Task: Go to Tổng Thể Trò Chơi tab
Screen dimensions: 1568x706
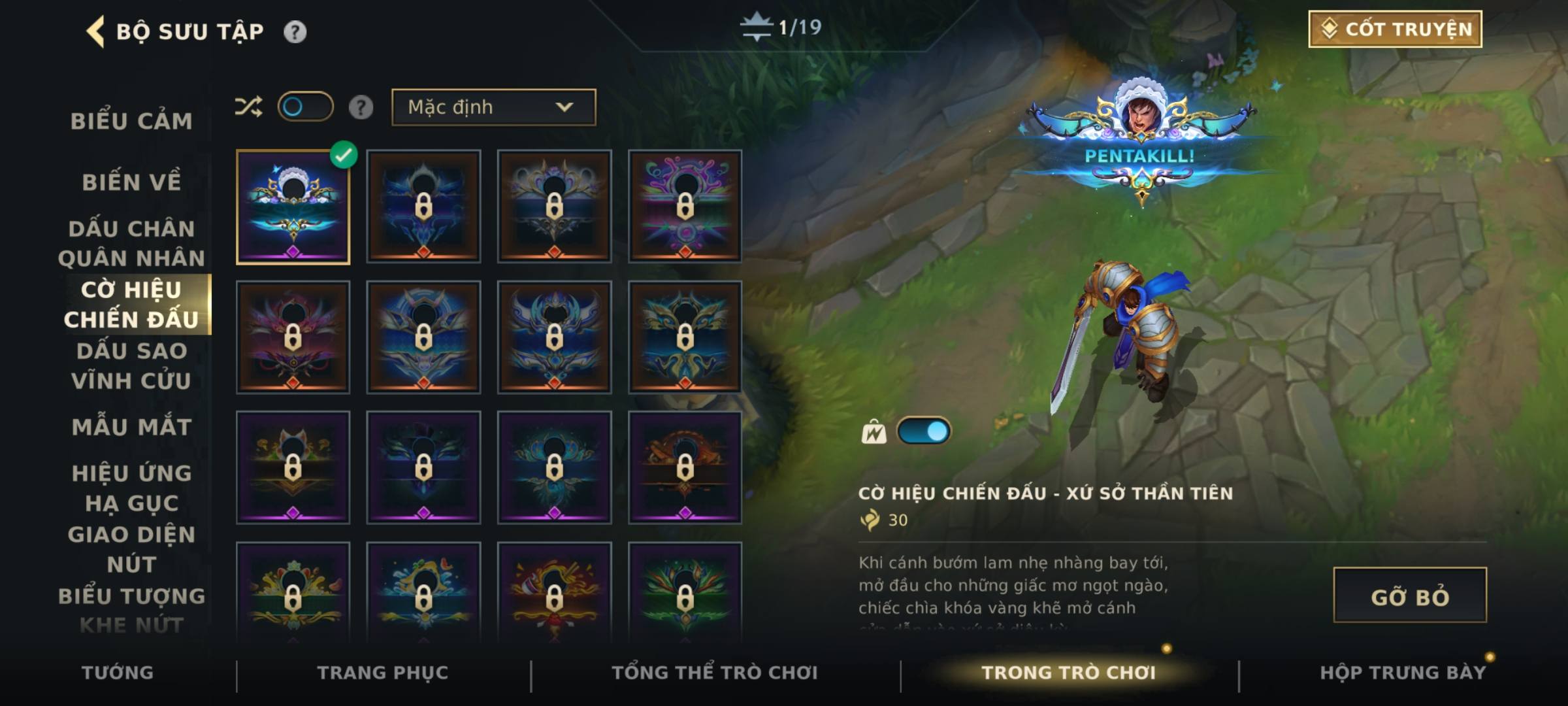Action: coord(715,673)
